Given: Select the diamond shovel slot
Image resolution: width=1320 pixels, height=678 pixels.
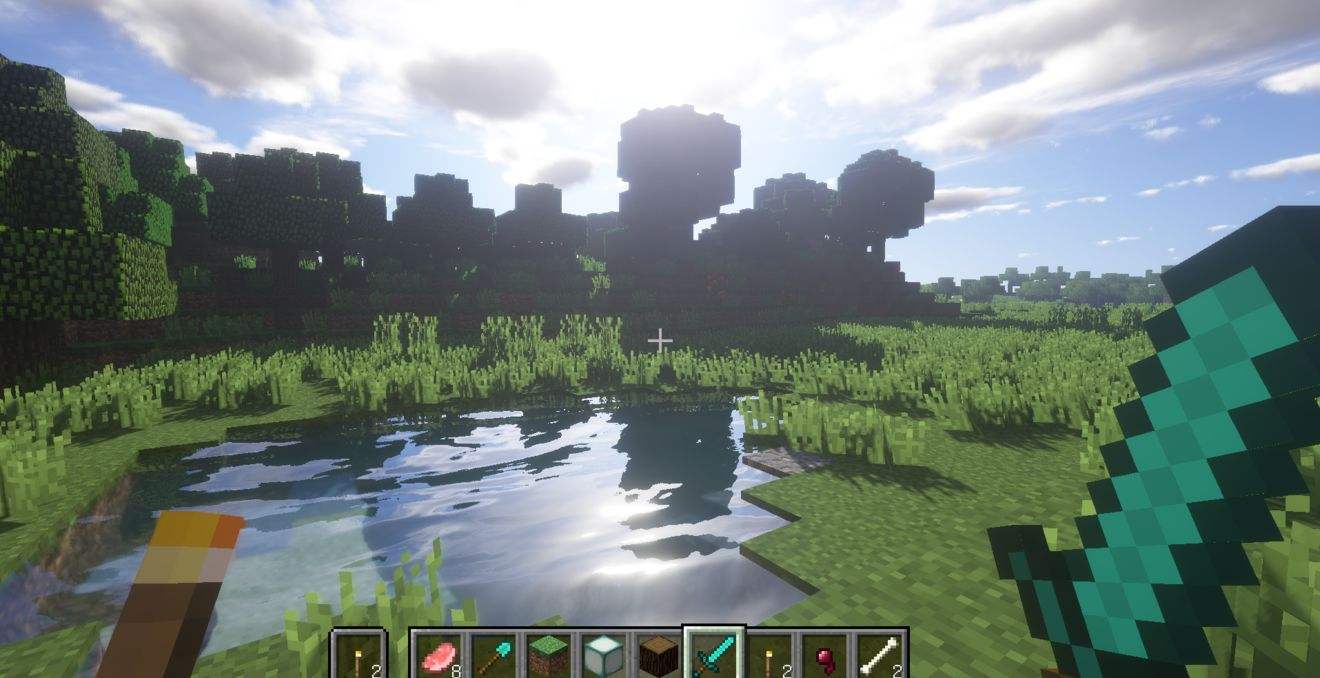Looking at the screenshot, I should point(492,655).
